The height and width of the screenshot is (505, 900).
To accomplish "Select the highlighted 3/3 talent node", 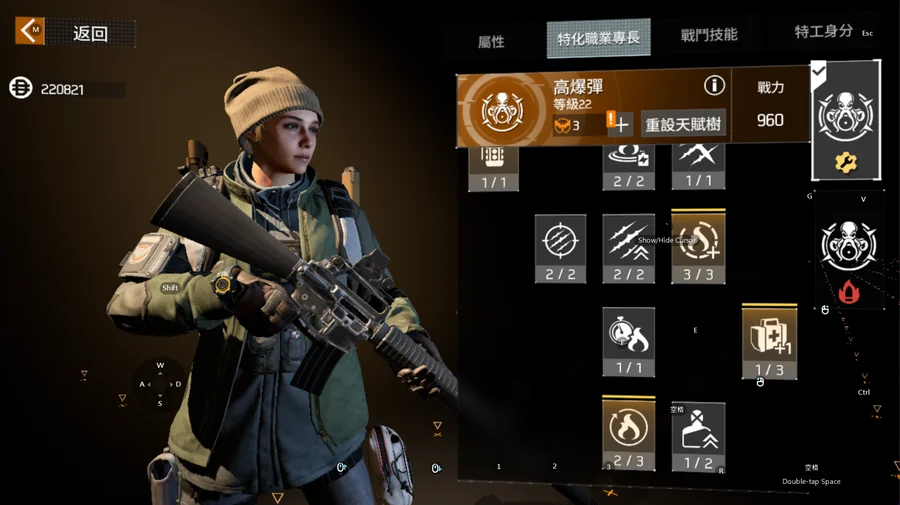I will tap(697, 246).
